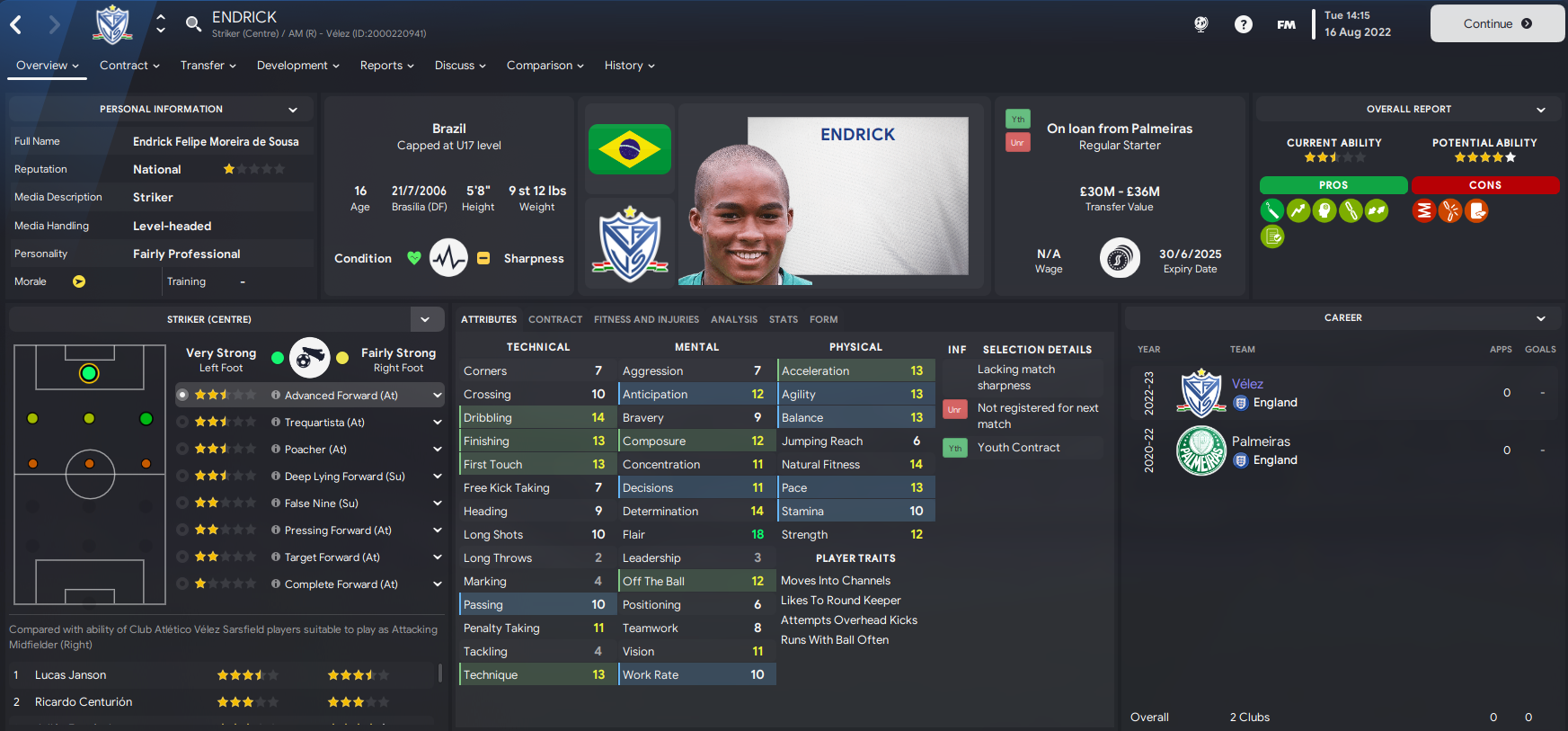The width and height of the screenshot is (1568, 731).
Task: Open the History menu
Action: pos(629,66)
